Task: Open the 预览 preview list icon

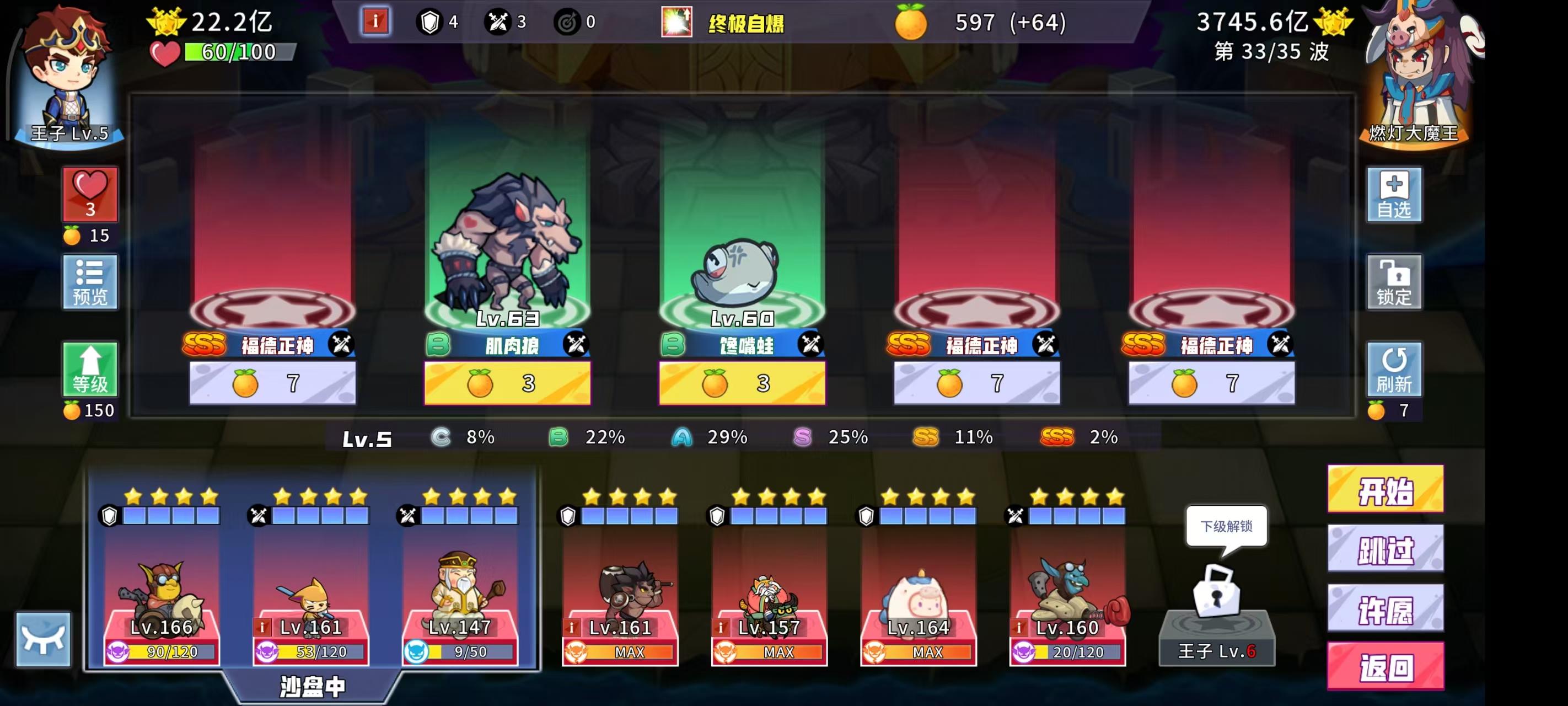Action: point(90,281)
